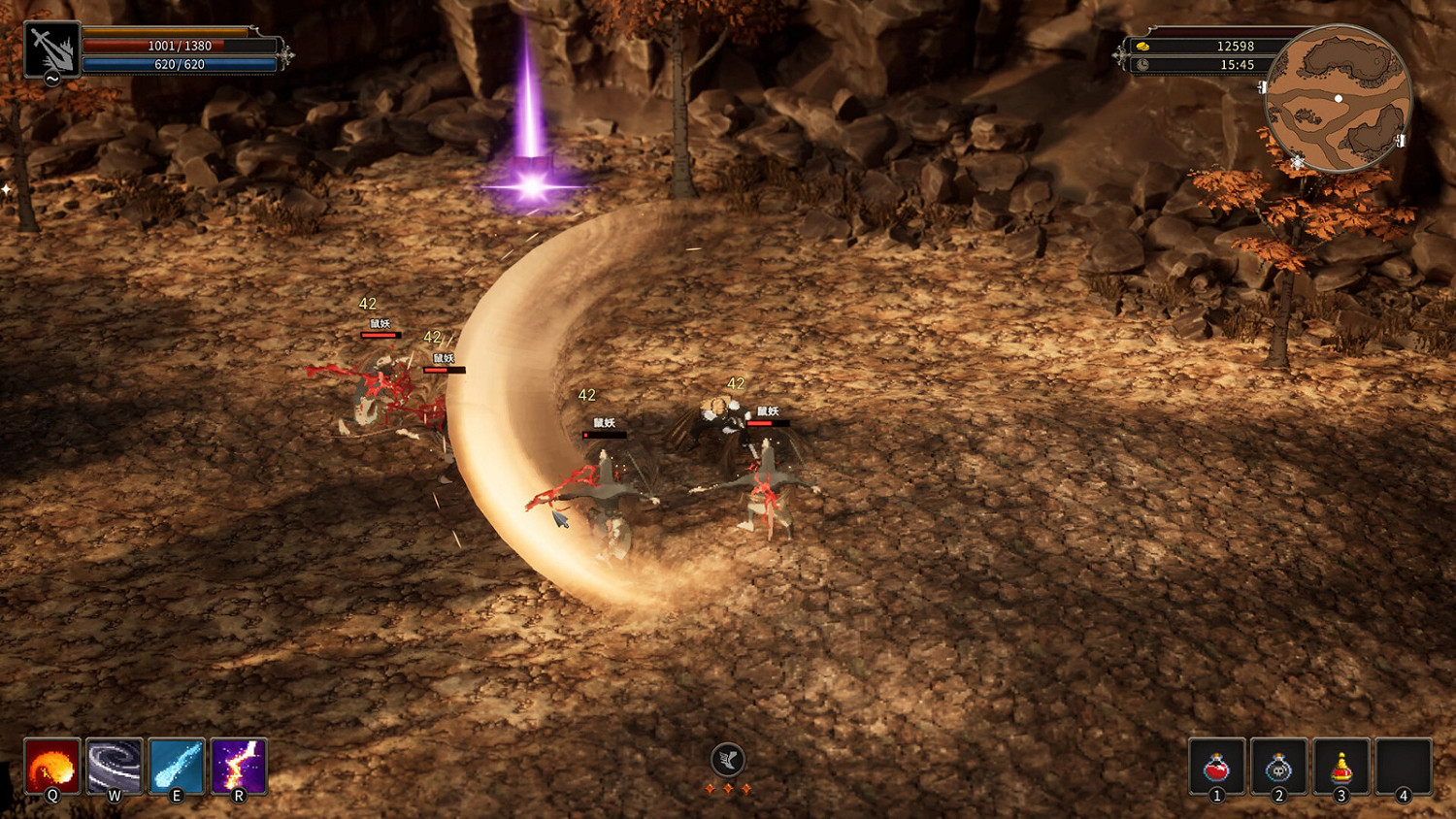Drink the red health potion in slot 1
The image size is (1456, 819).
coord(1214,768)
